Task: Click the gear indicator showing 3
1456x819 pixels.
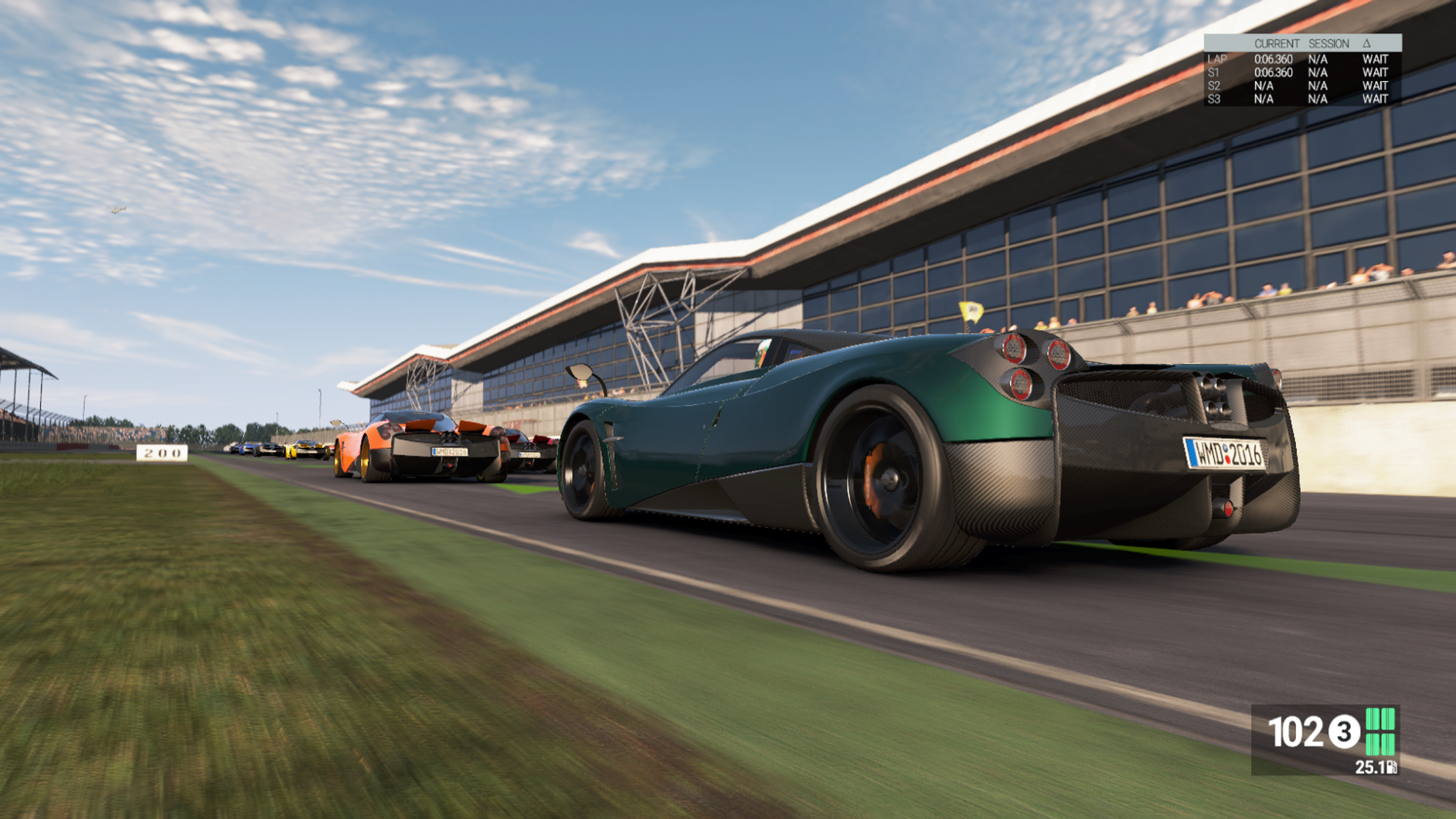Action: click(1344, 732)
